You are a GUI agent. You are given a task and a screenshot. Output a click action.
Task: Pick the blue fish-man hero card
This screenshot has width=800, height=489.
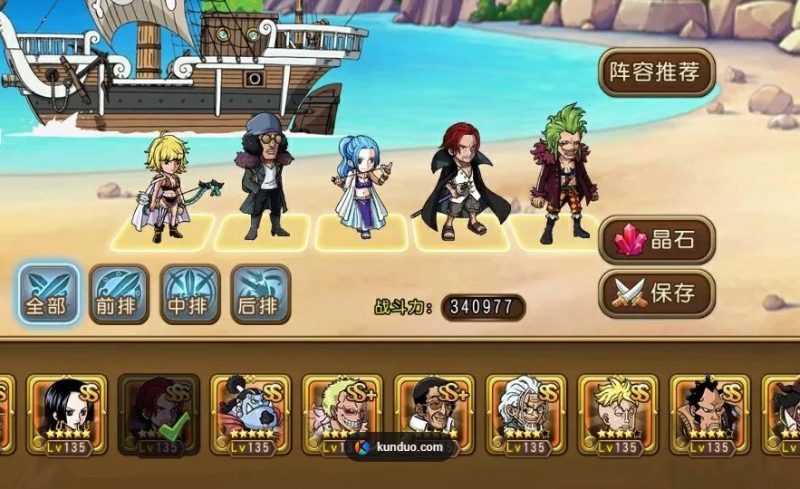[250, 415]
